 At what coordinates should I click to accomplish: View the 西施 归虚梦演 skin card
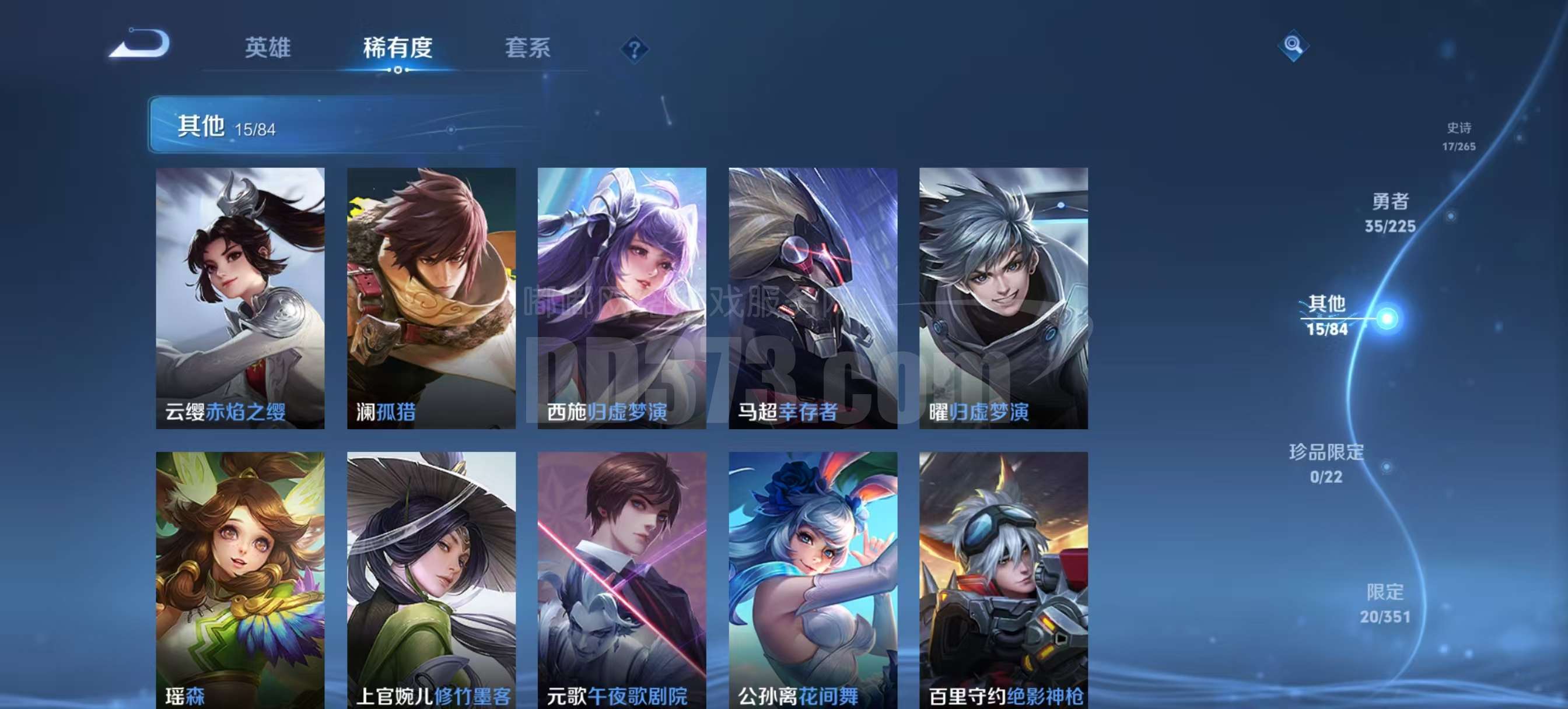click(x=621, y=298)
